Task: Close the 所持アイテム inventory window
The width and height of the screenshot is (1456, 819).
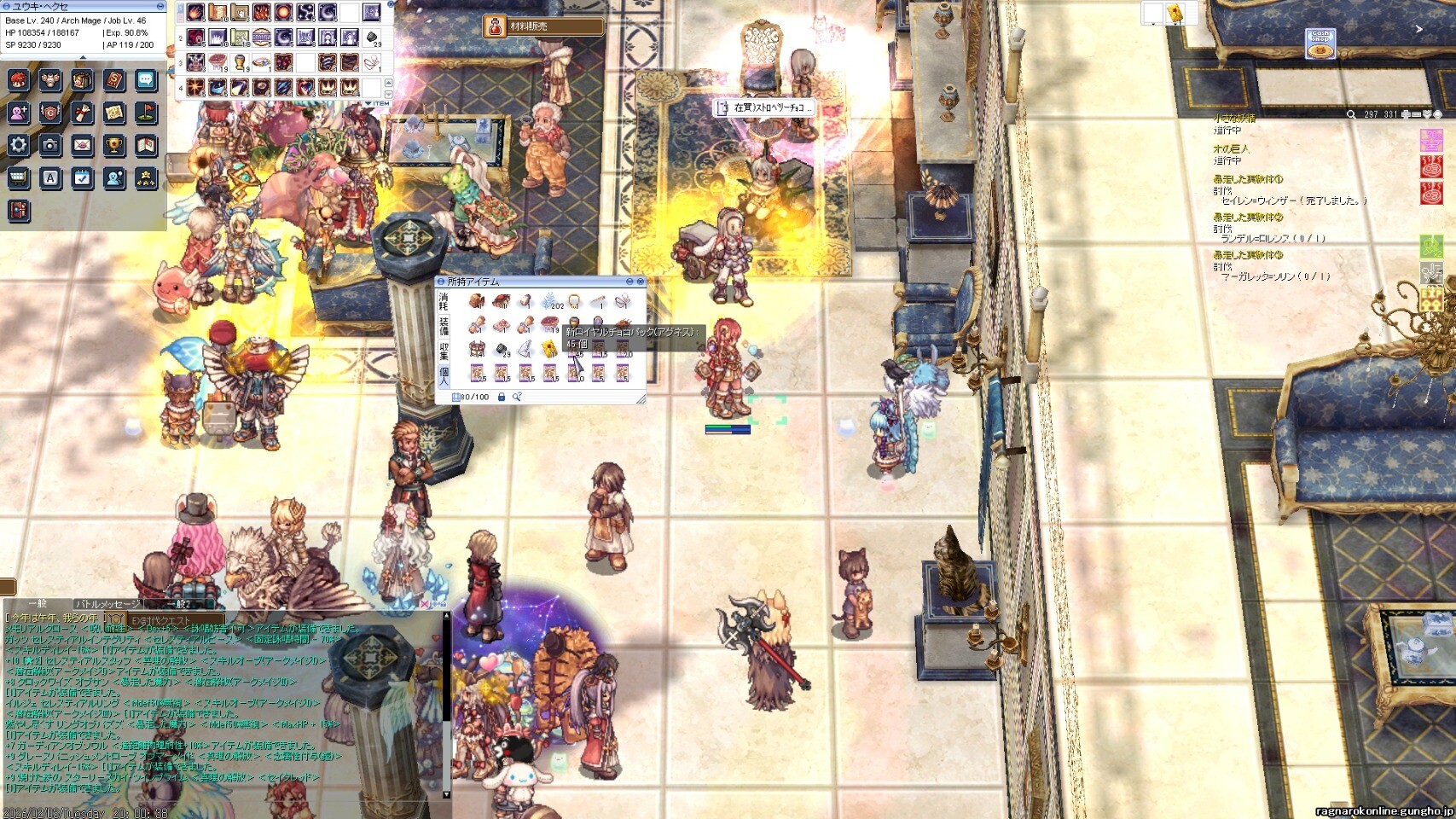Action: tap(641, 282)
